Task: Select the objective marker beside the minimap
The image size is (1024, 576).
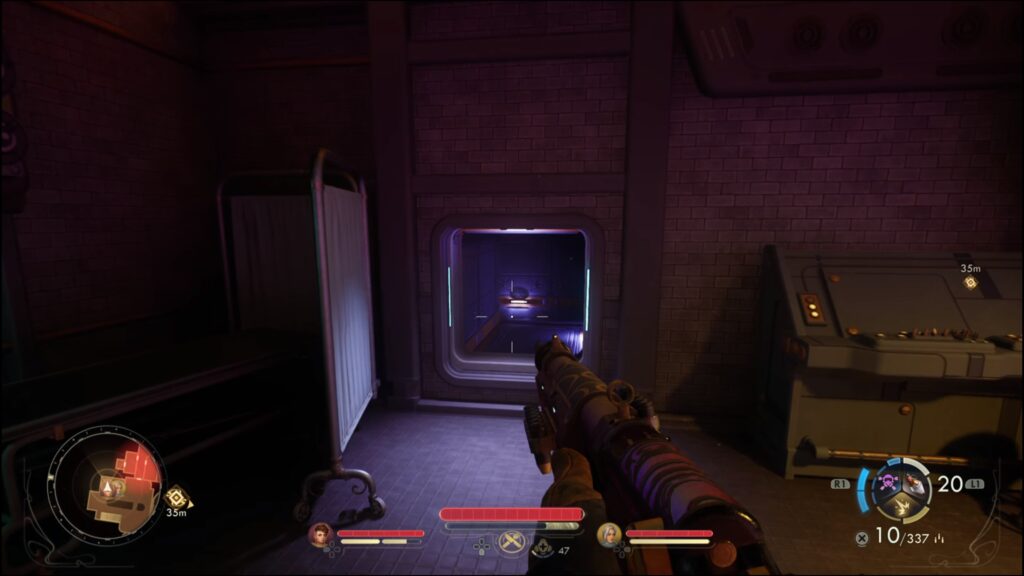Action: click(177, 497)
